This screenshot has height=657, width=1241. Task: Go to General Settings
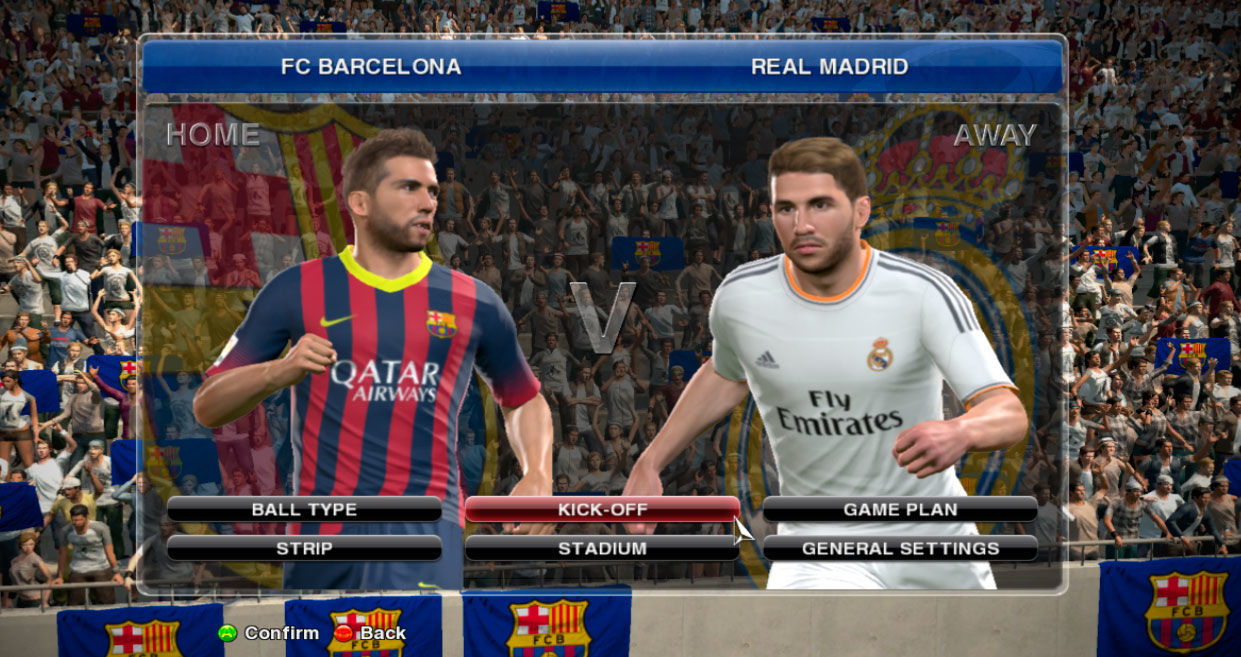coord(900,548)
